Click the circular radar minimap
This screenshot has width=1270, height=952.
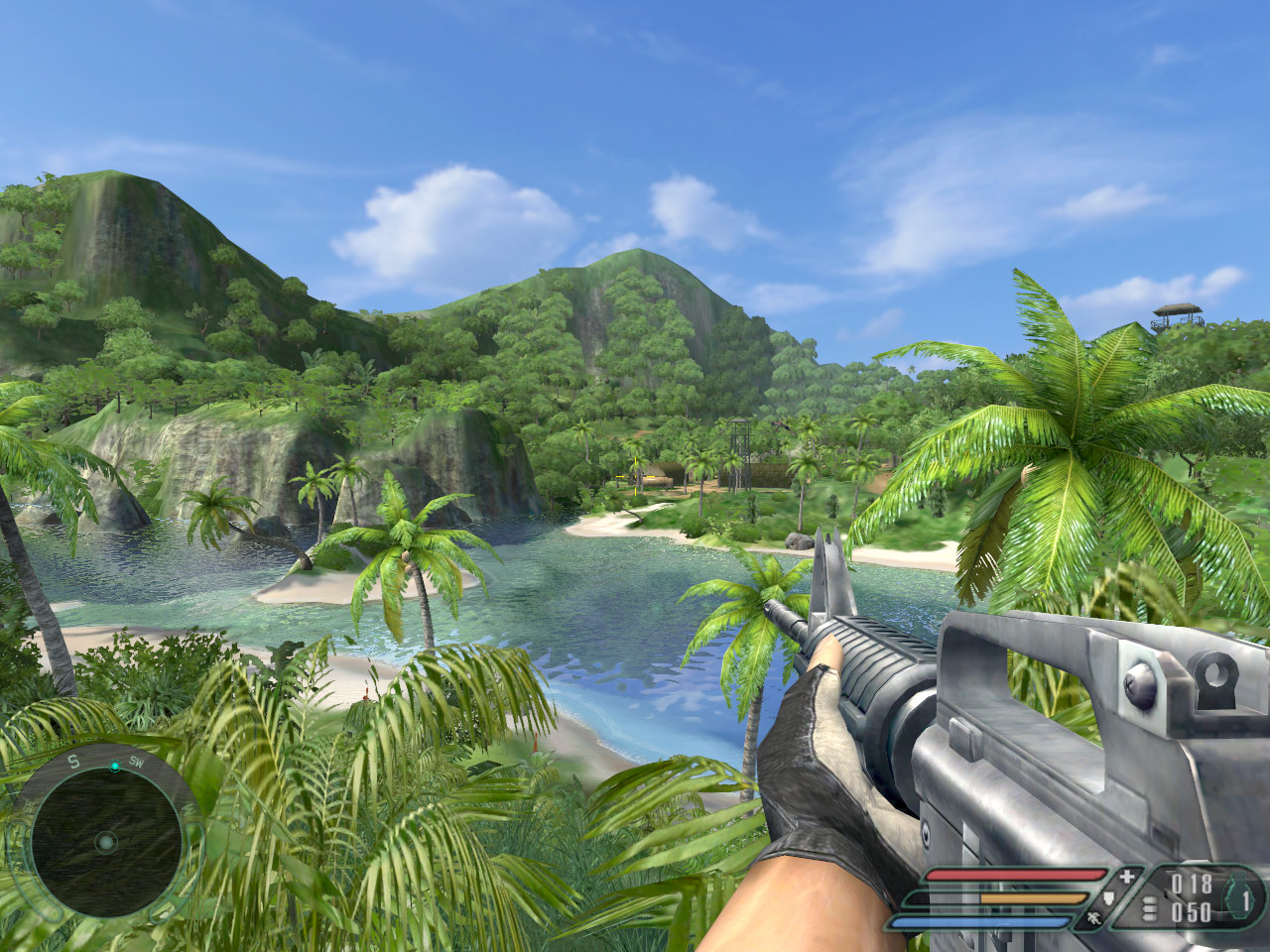pos(106,843)
